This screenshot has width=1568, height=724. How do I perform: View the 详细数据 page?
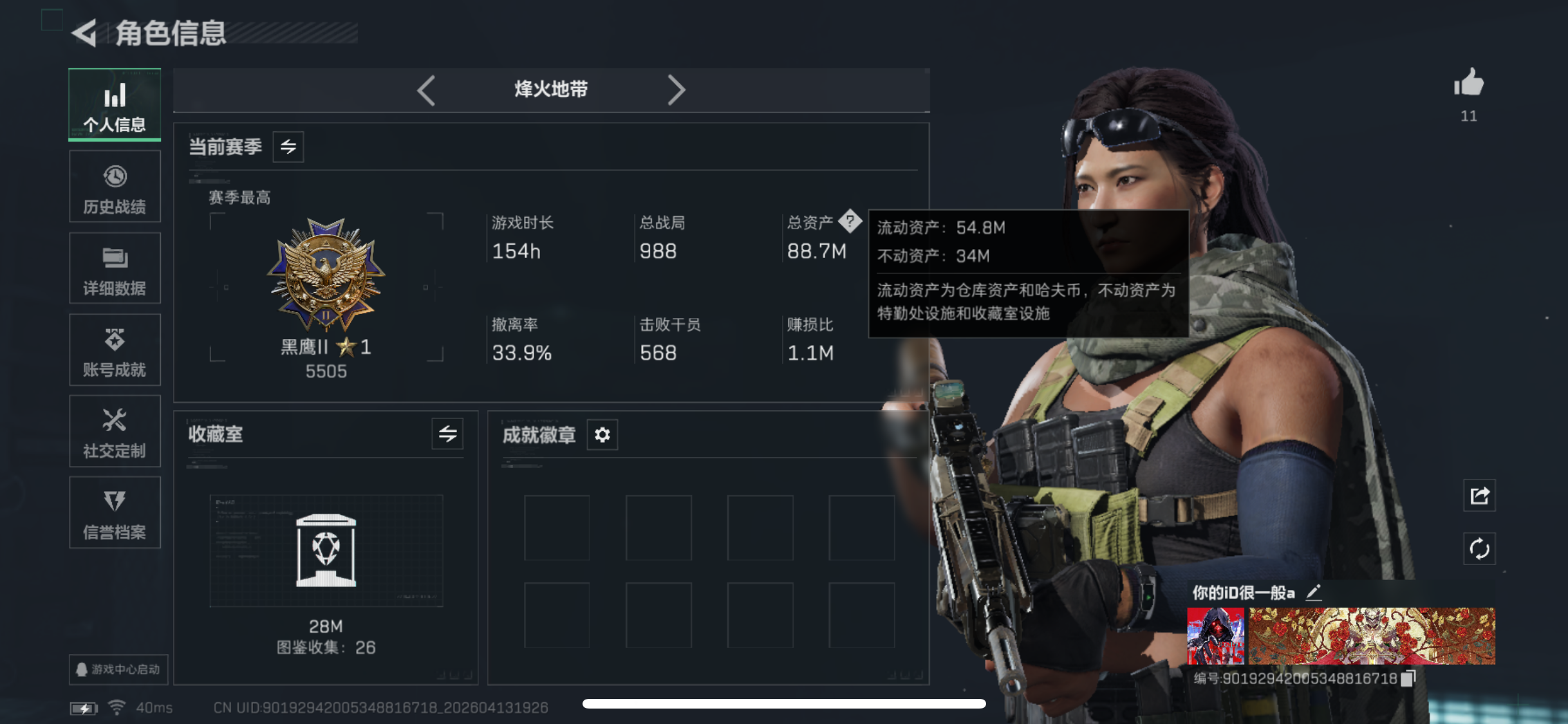coord(115,268)
